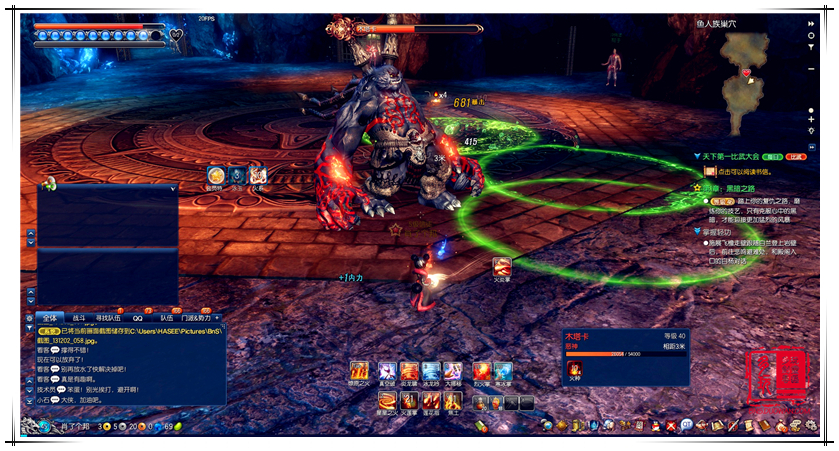Select the 全体 chat tab
Screen dimensions: 839x451
pos(50,318)
